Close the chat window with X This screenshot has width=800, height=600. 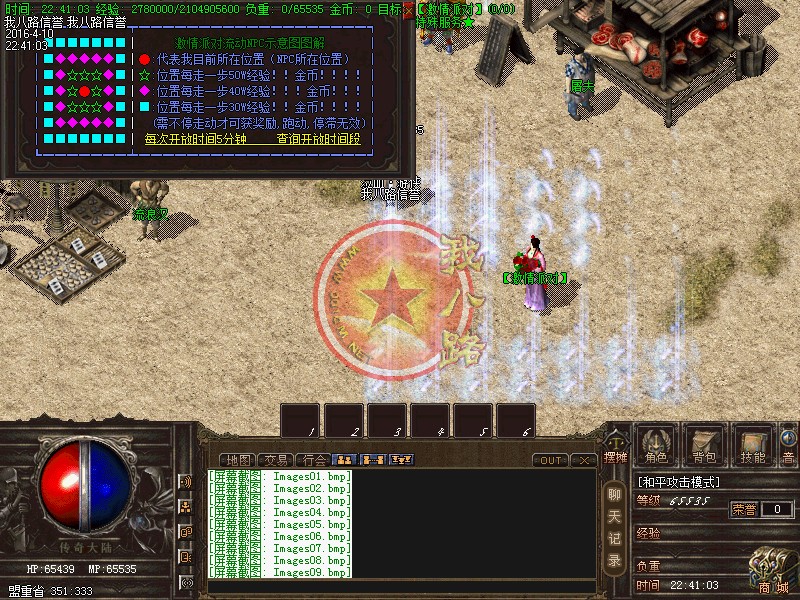point(583,460)
